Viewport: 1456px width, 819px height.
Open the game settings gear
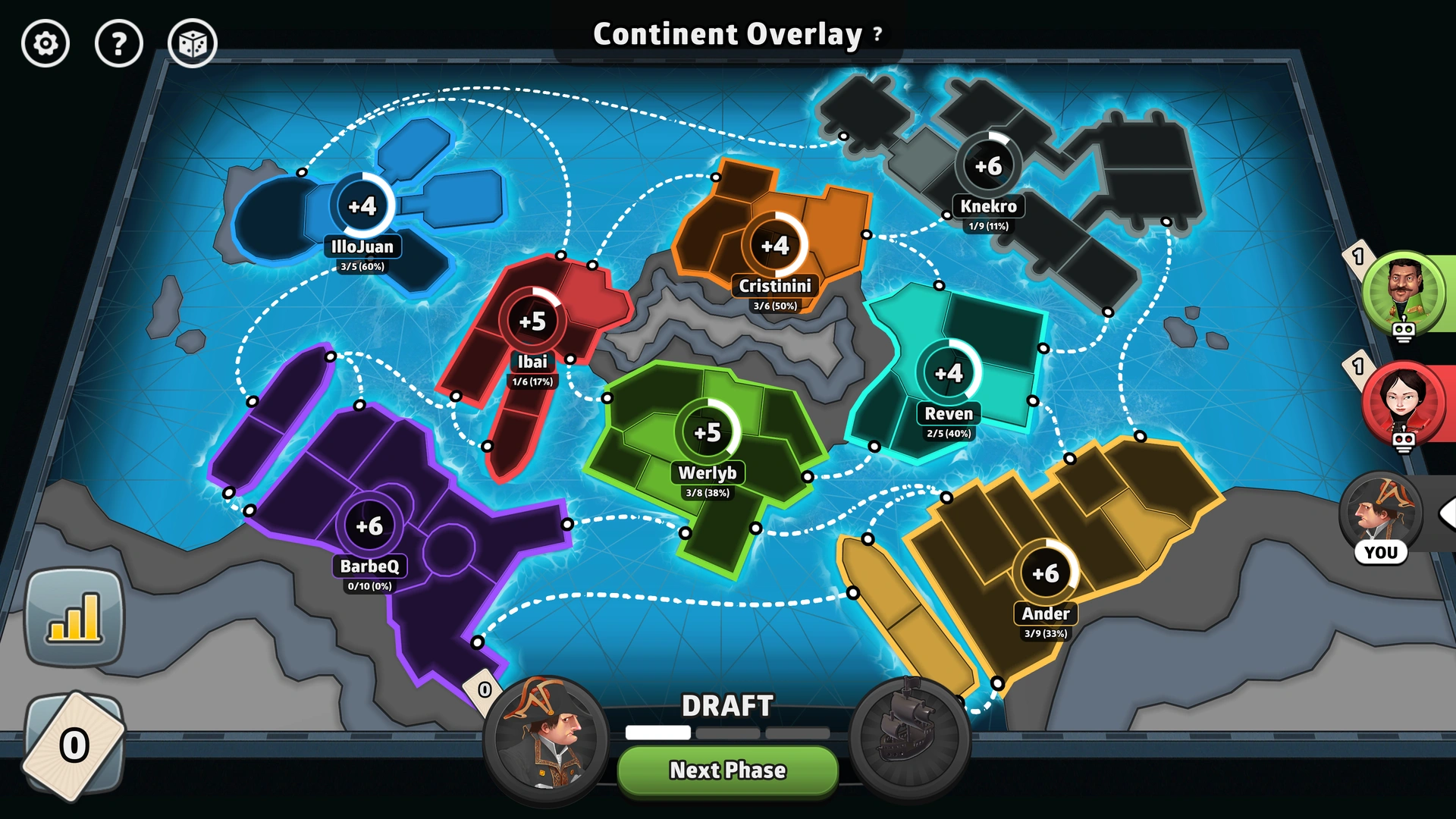(45, 45)
